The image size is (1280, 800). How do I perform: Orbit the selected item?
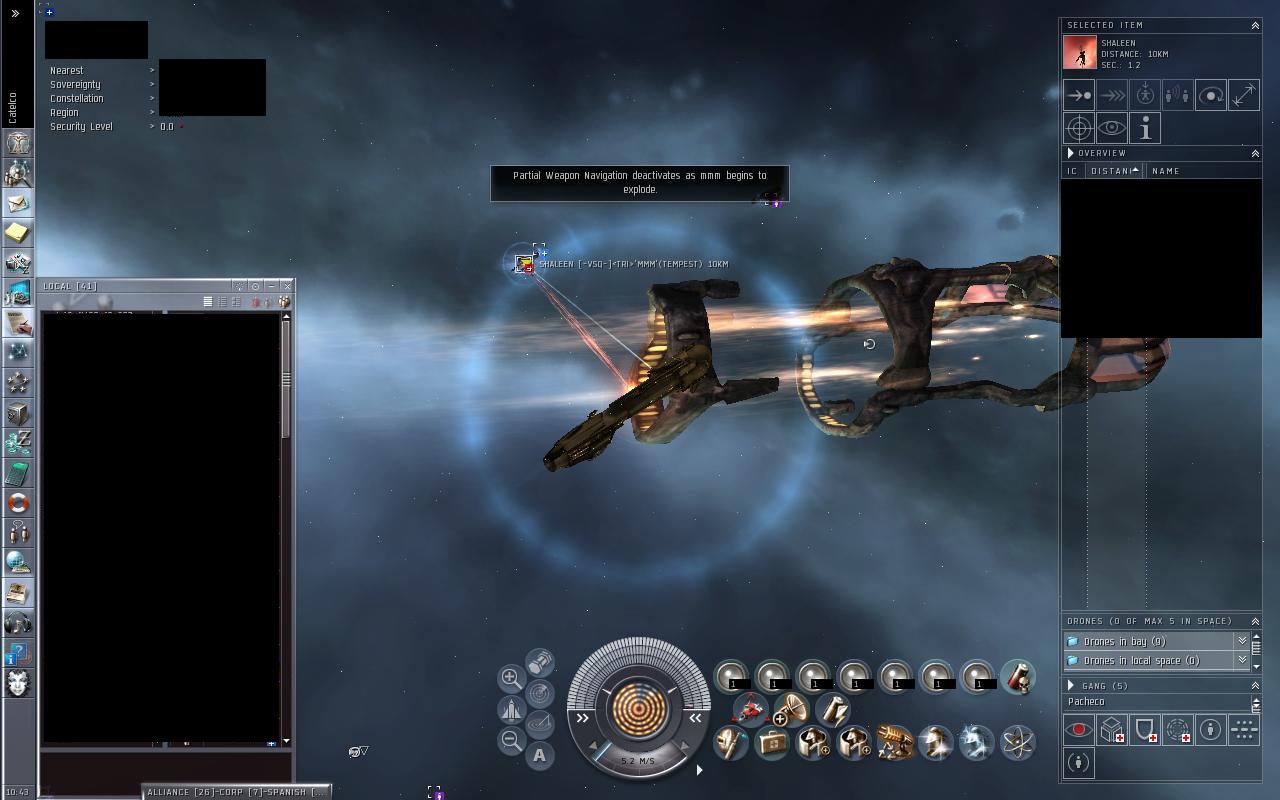(1210, 95)
